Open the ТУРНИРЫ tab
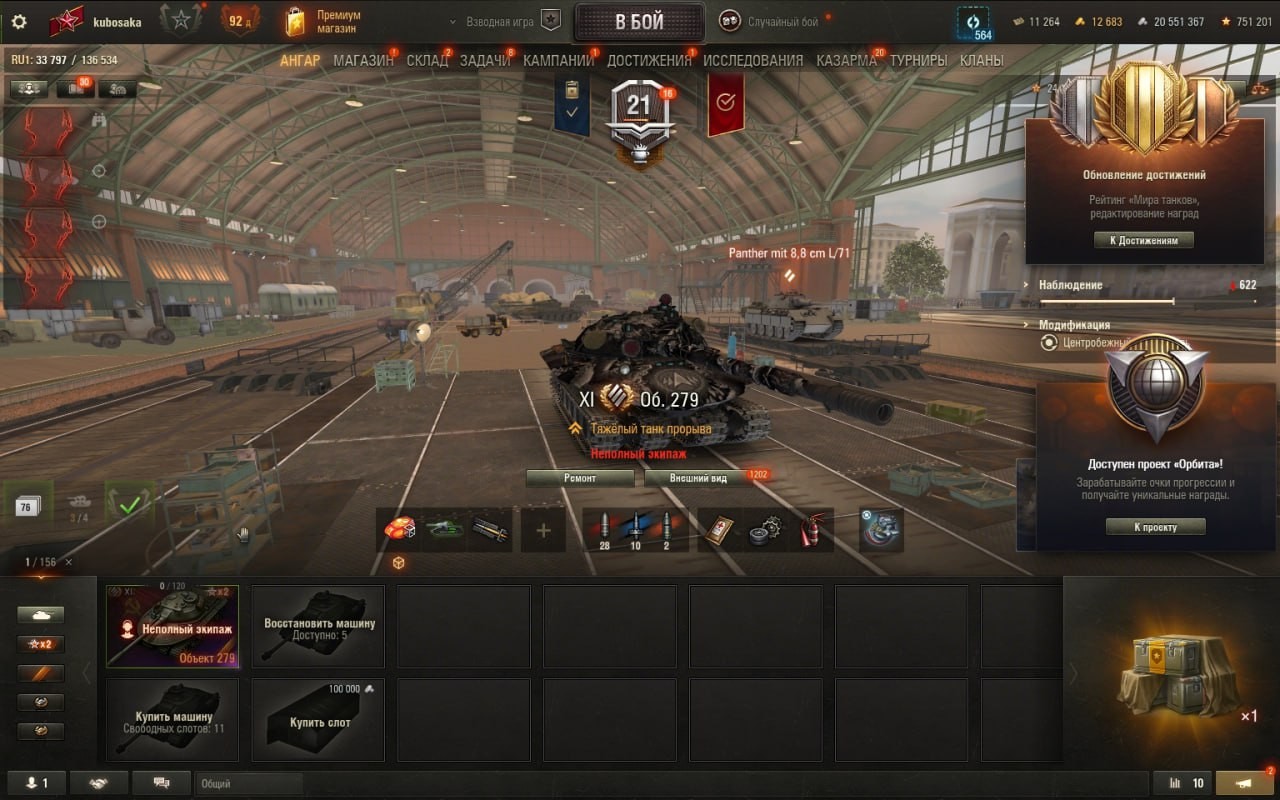 point(918,60)
